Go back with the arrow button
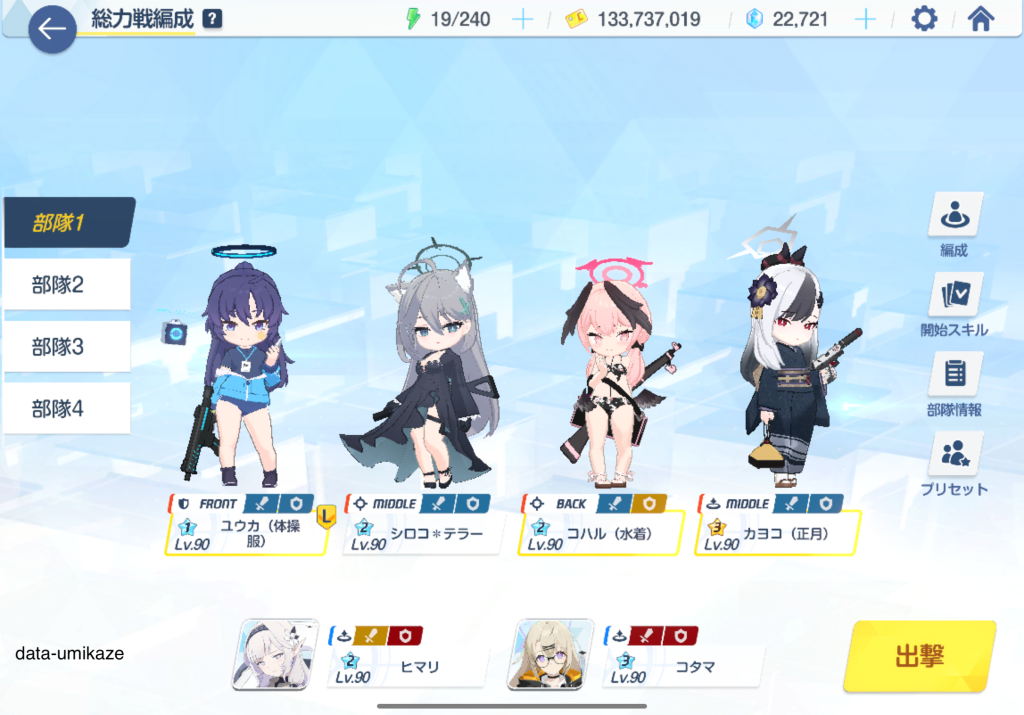Screen dimensions: 1024x715 52,29
